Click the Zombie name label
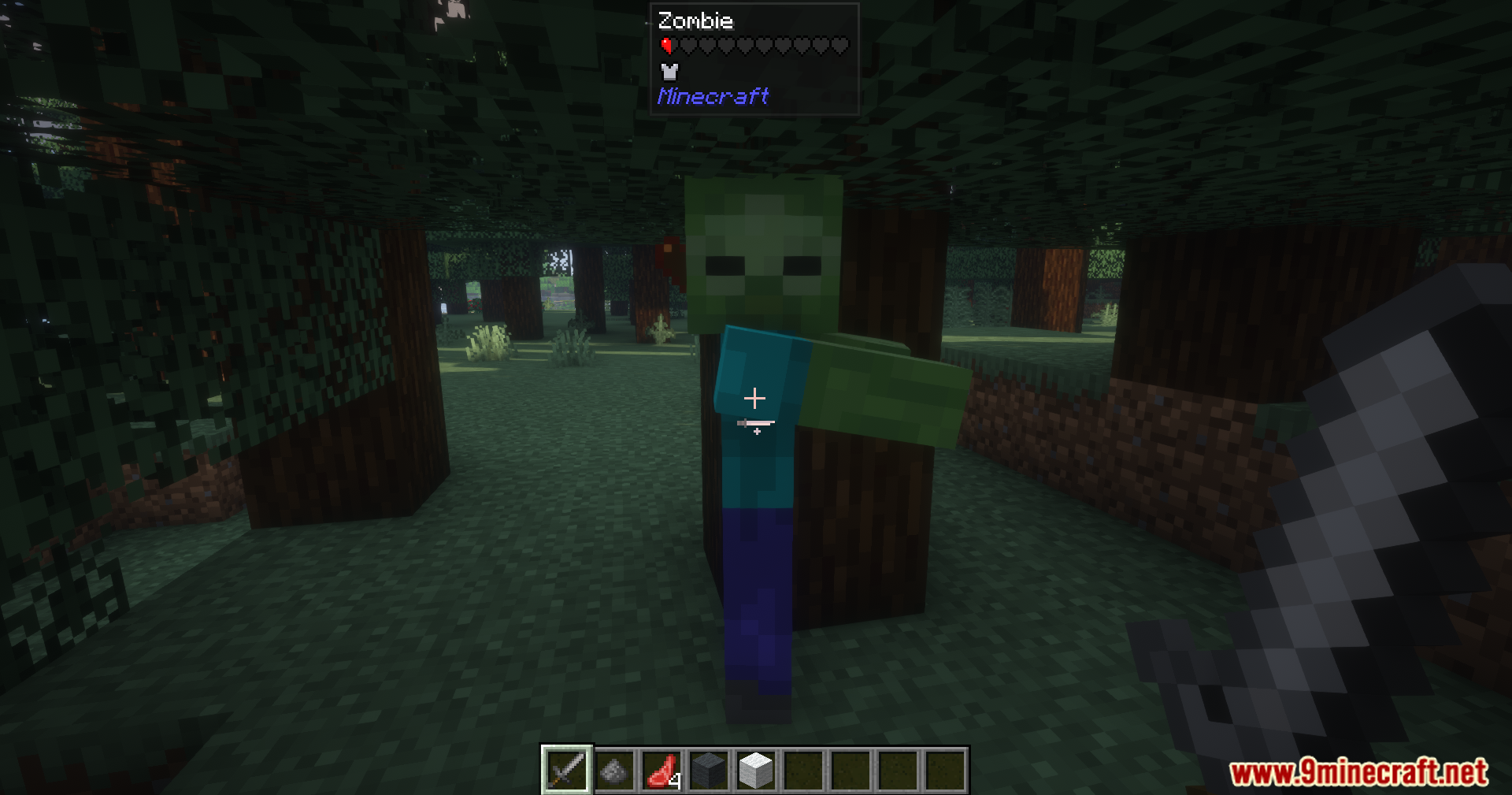The height and width of the screenshot is (795, 1512). 697,21
